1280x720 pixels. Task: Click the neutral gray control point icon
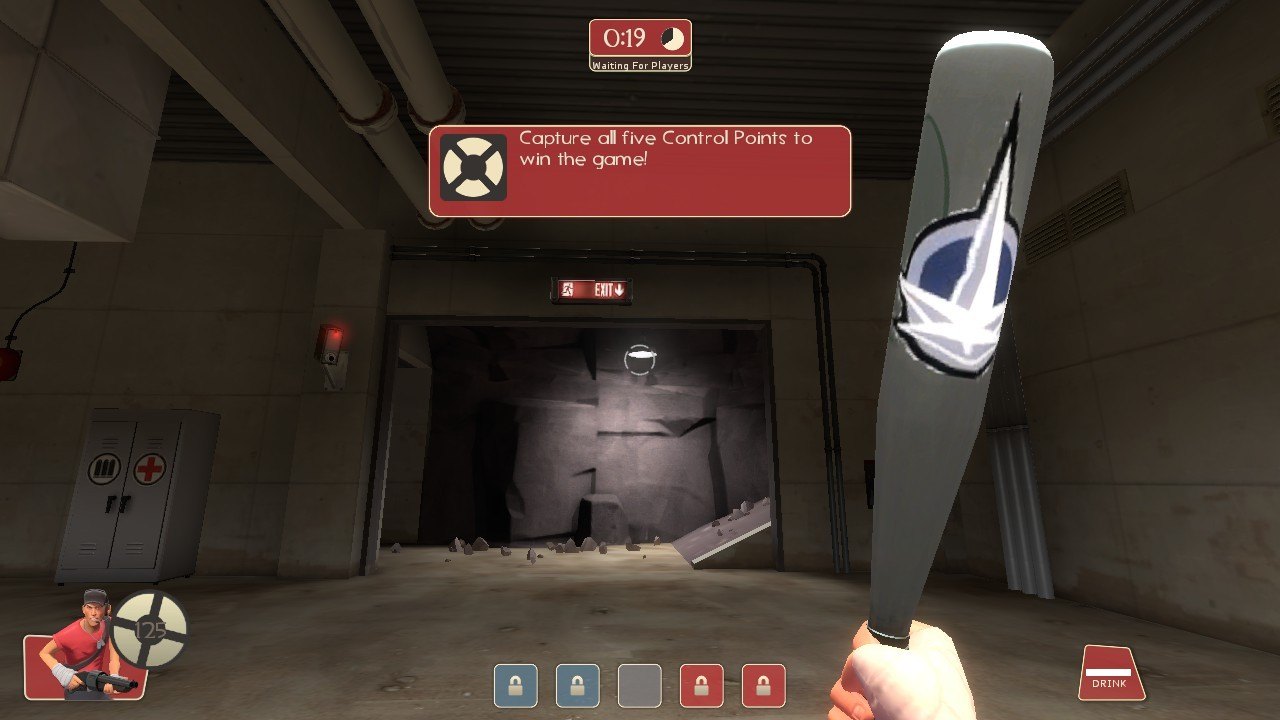[639, 686]
